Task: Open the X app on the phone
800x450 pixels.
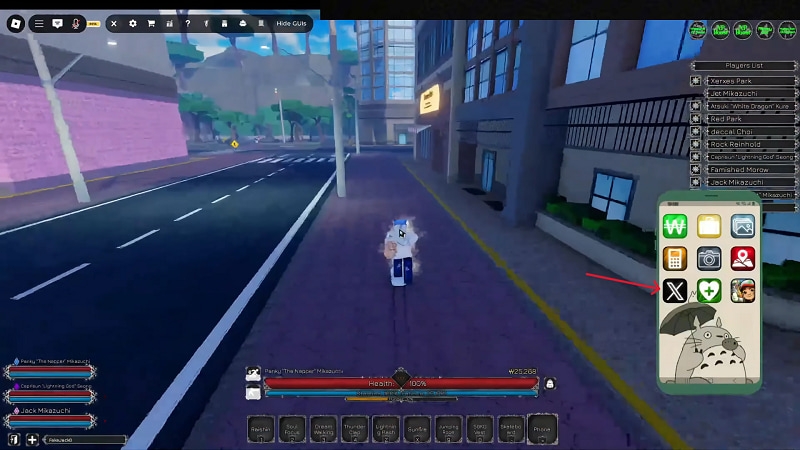Action: [675, 291]
